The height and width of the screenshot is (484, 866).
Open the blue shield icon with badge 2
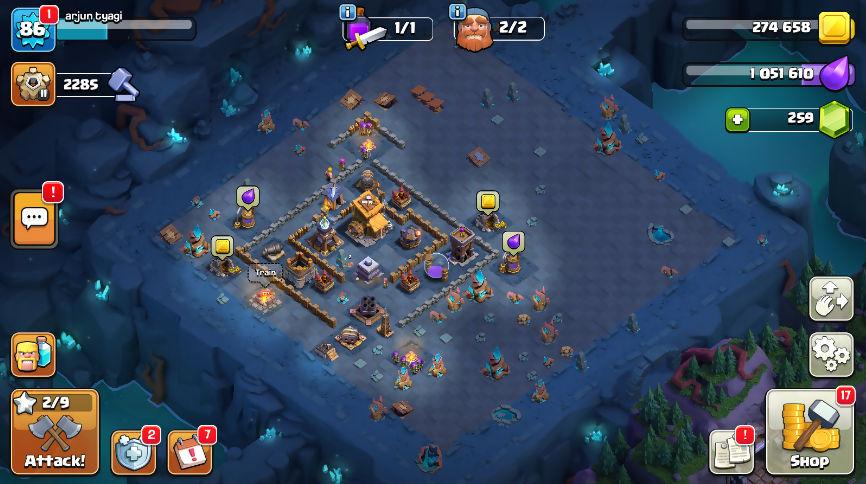(x=133, y=452)
